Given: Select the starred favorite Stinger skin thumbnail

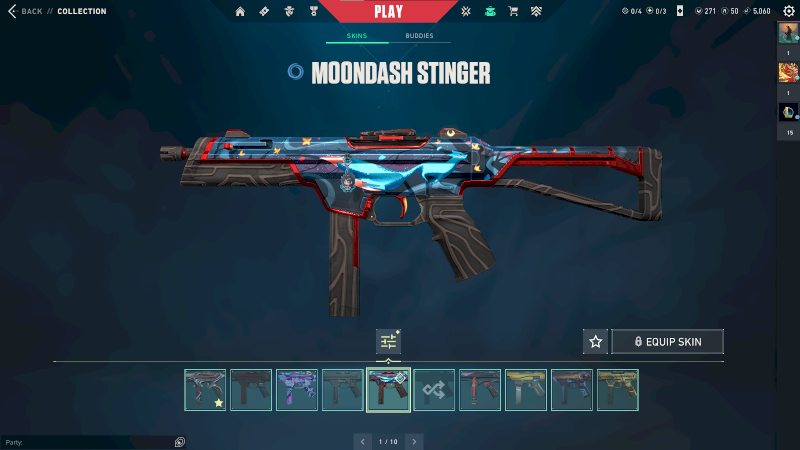Looking at the screenshot, I should [x=205, y=390].
